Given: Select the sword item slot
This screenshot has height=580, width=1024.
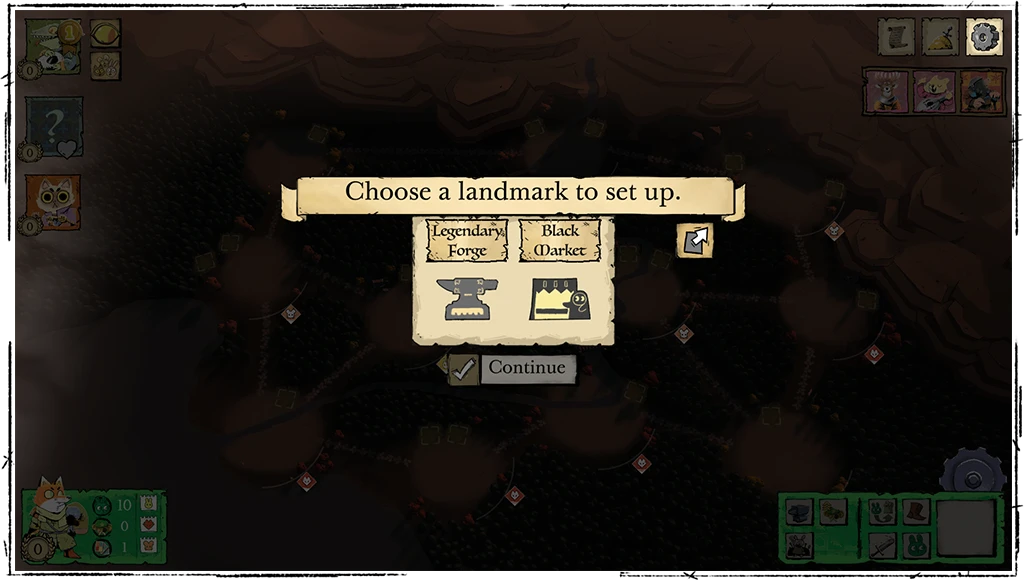Looking at the screenshot, I should pos(883,545).
